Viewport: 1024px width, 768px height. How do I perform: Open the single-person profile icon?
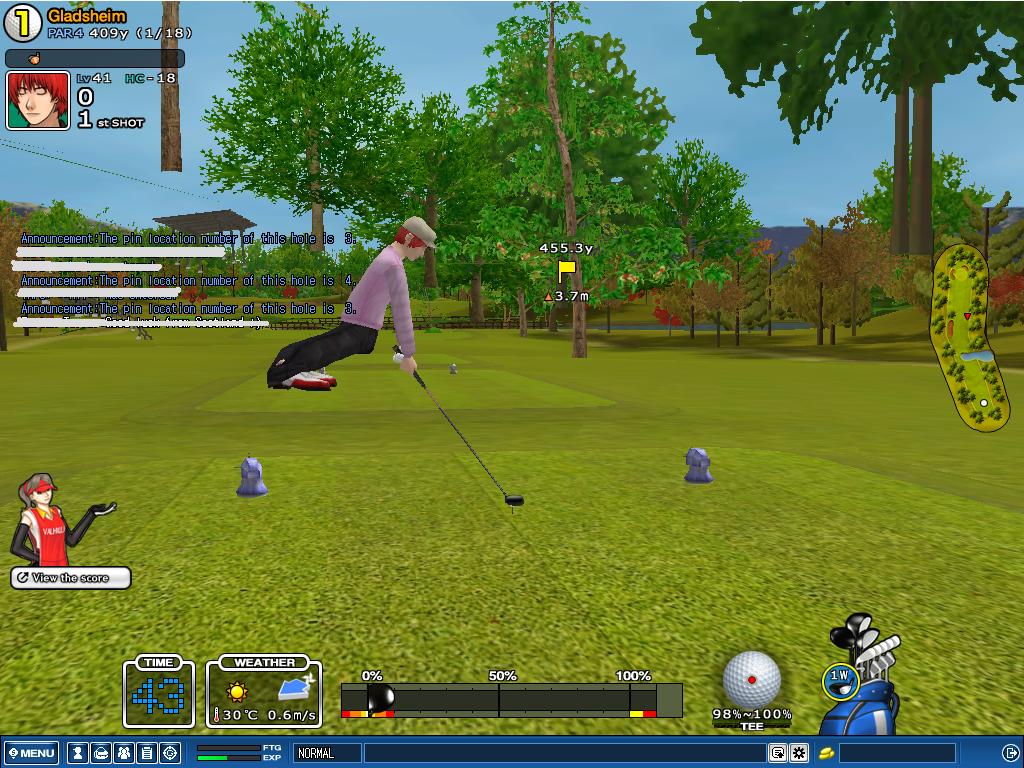[x=77, y=753]
